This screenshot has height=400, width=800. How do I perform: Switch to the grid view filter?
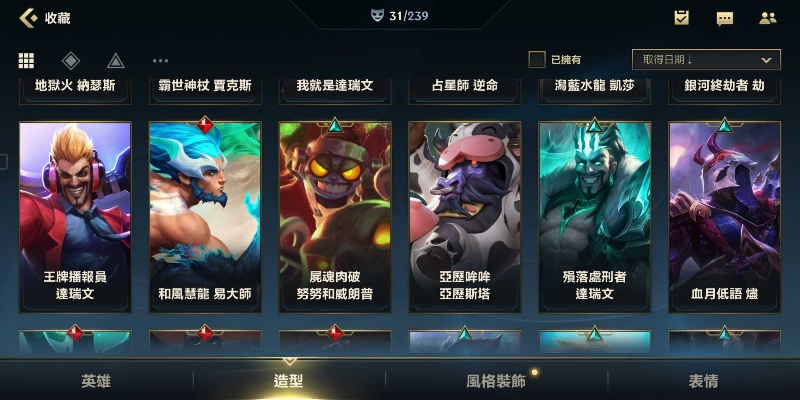pyautogui.click(x=27, y=60)
